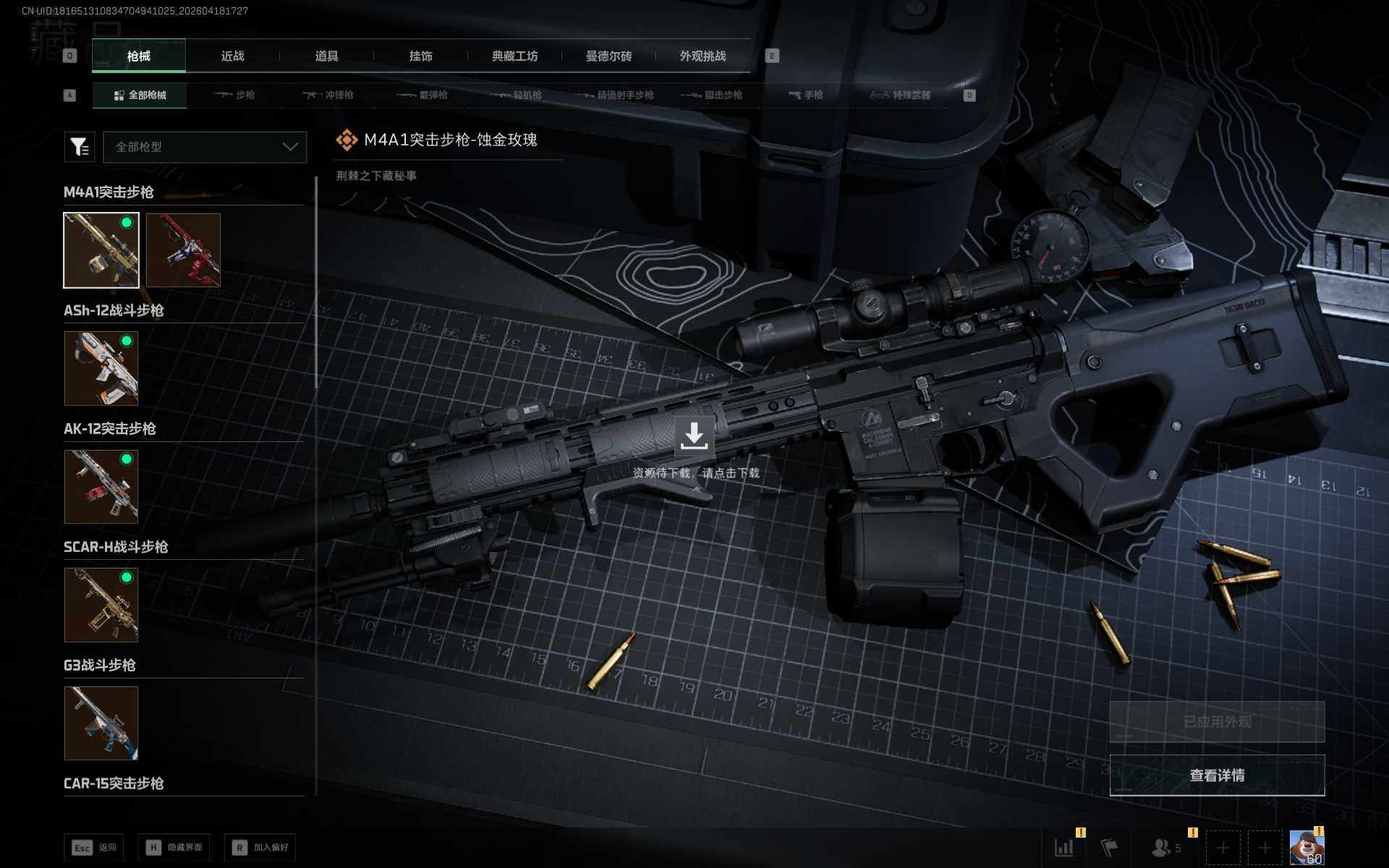
Task: Select the red M4A1 skin thumbnail
Action: pos(183,250)
